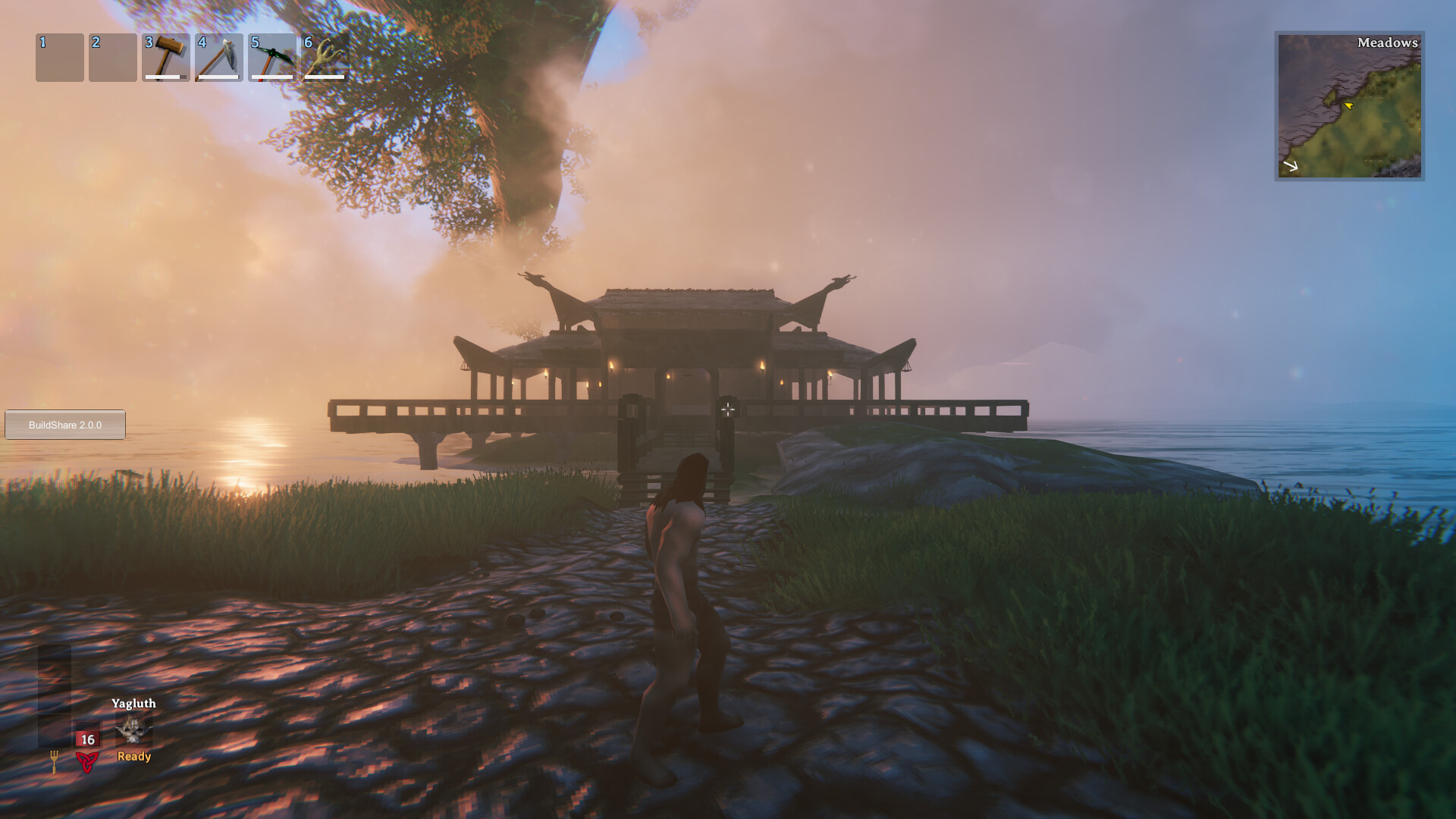The image size is (1456, 819).
Task: Equip the Axe in hotbar slot 4
Action: tap(220, 57)
